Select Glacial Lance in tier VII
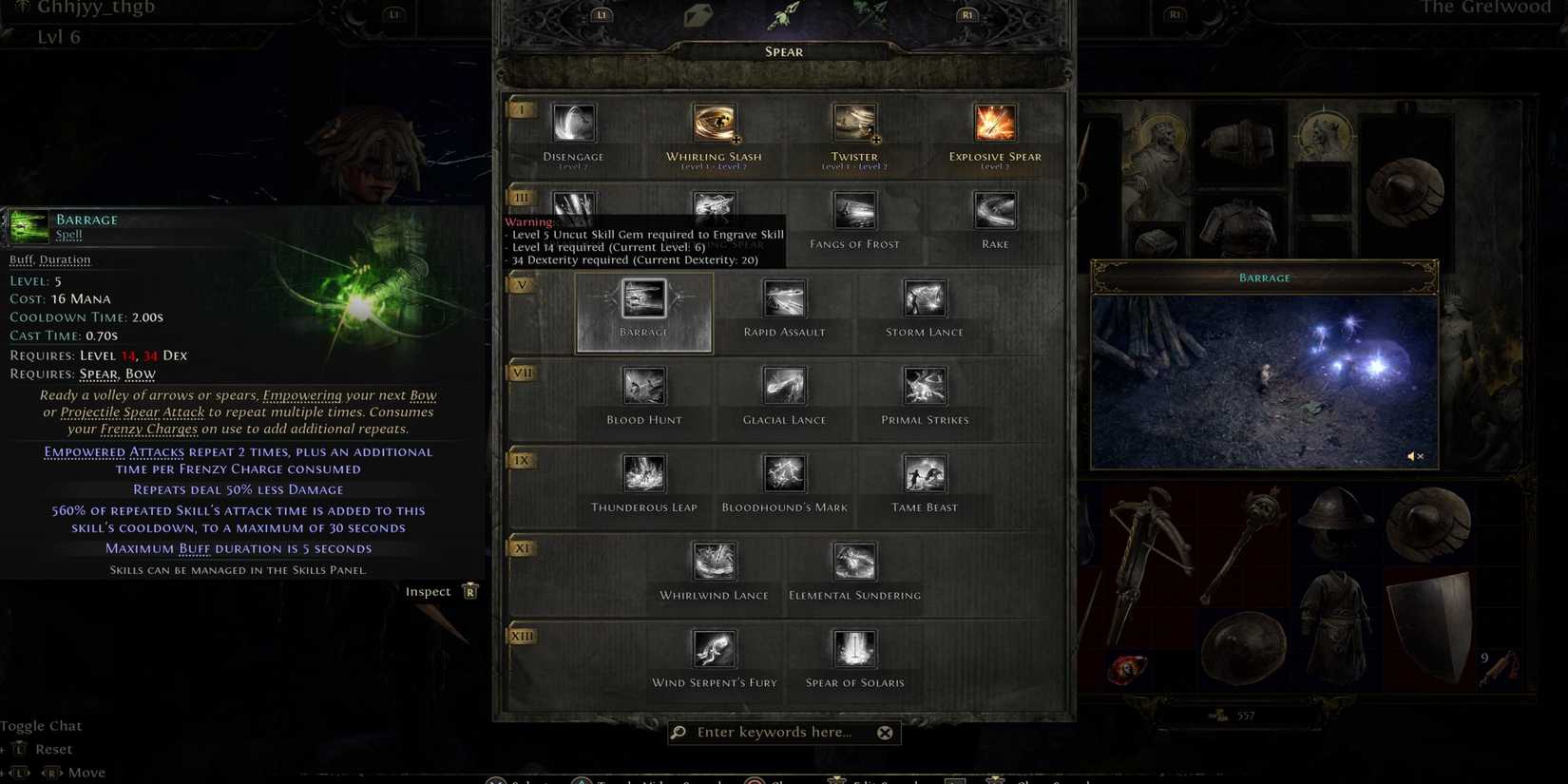The image size is (1568, 784). 783,385
